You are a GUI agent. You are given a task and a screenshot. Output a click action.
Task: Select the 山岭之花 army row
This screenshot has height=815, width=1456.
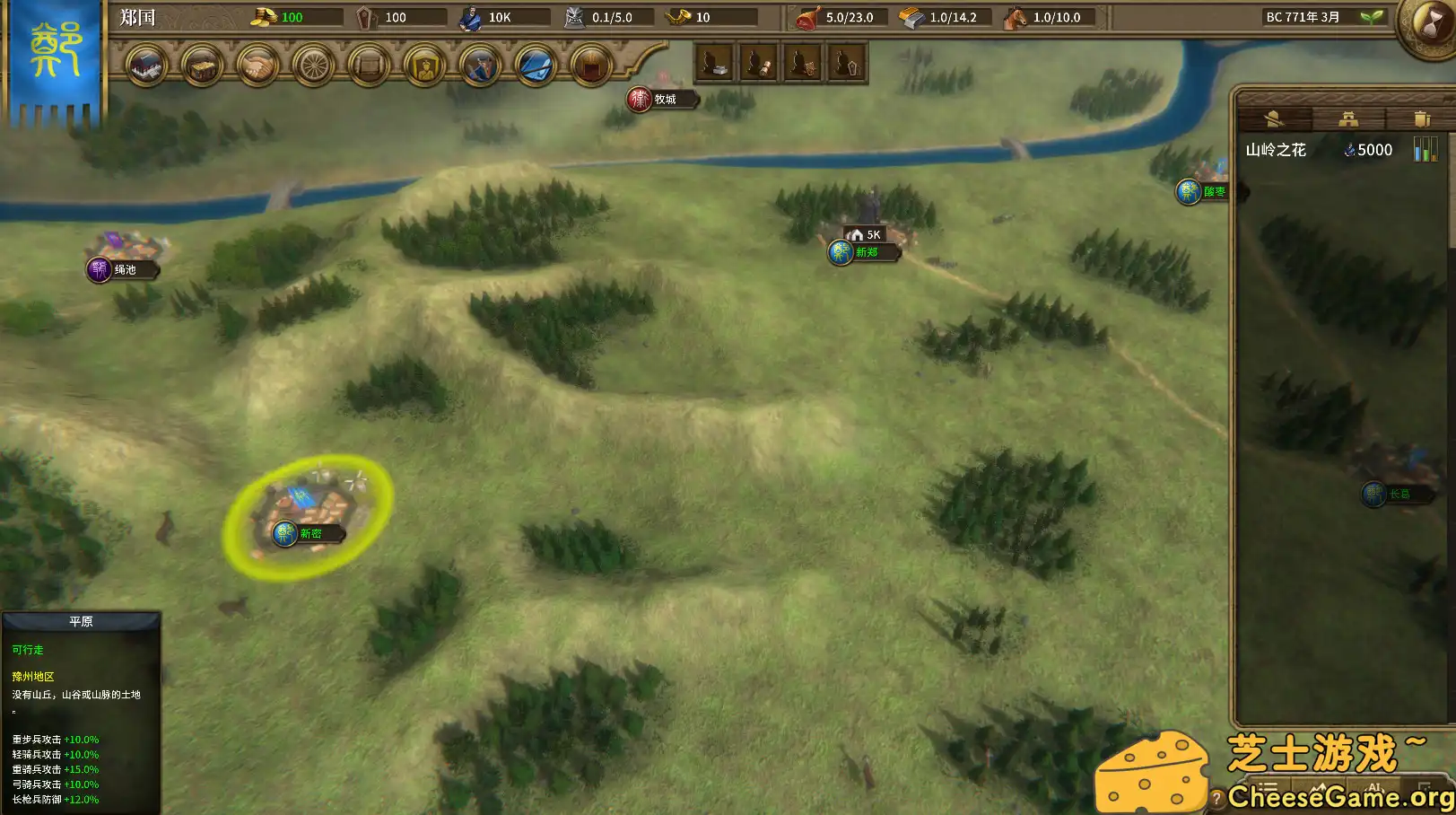pos(1319,150)
